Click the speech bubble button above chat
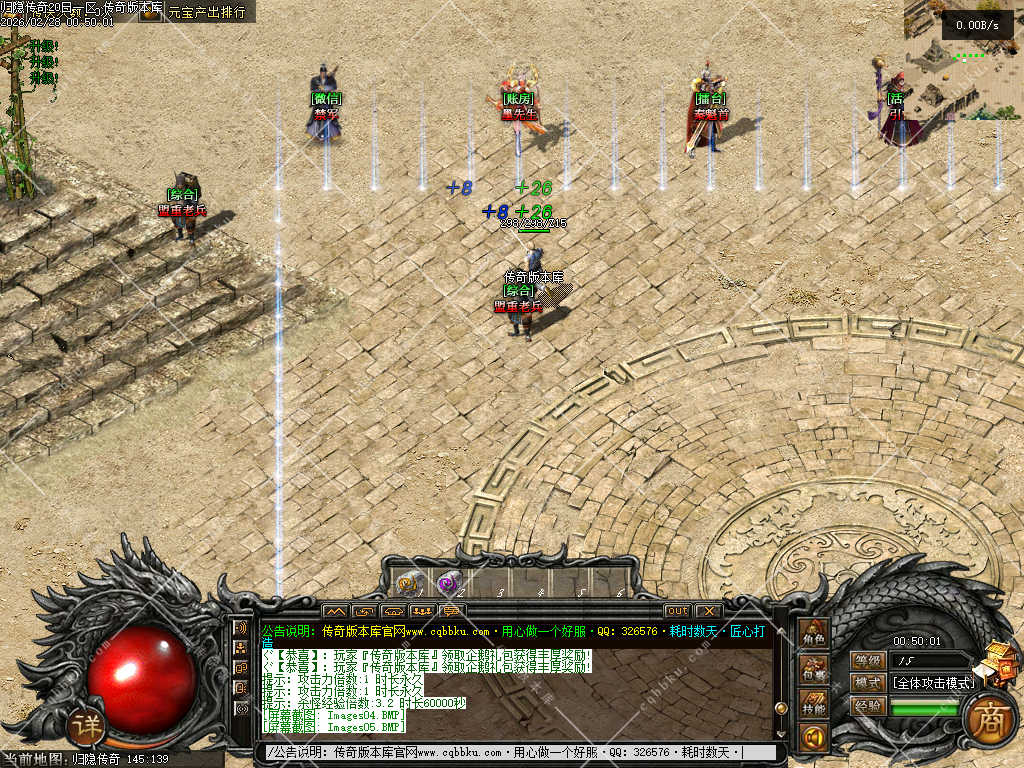The height and width of the screenshot is (768, 1024). (452, 610)
